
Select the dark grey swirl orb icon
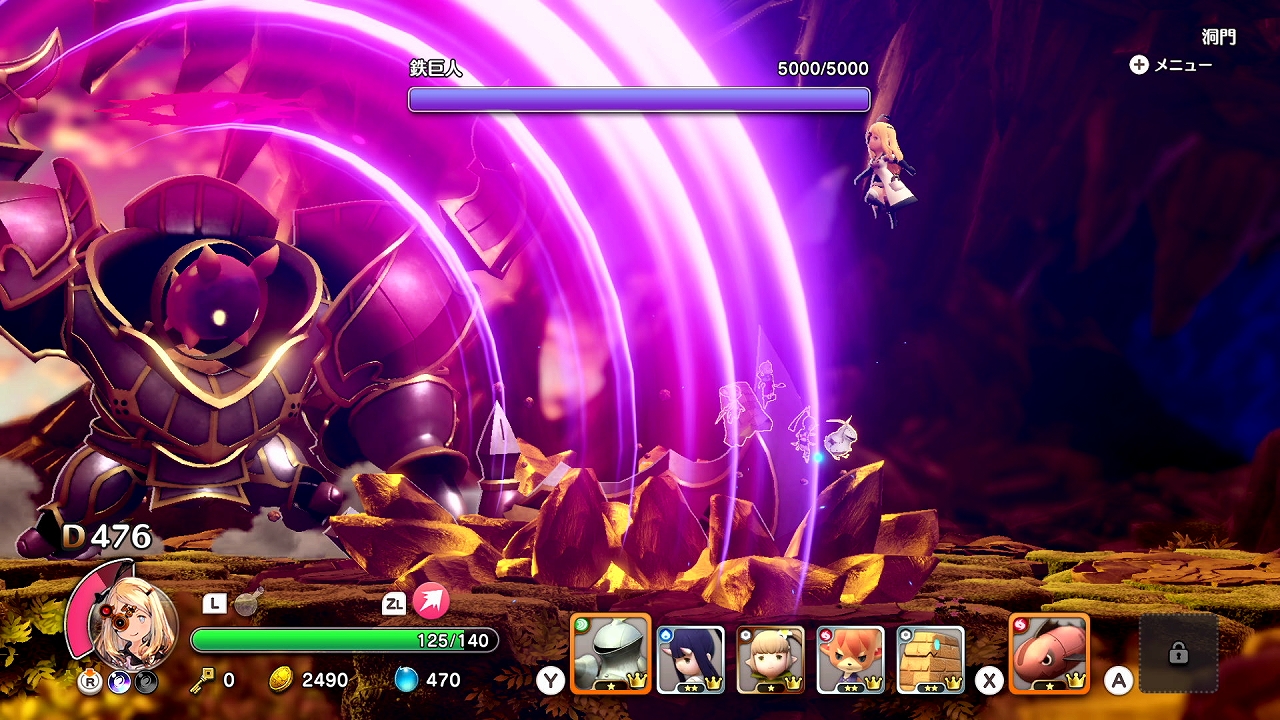147,682
